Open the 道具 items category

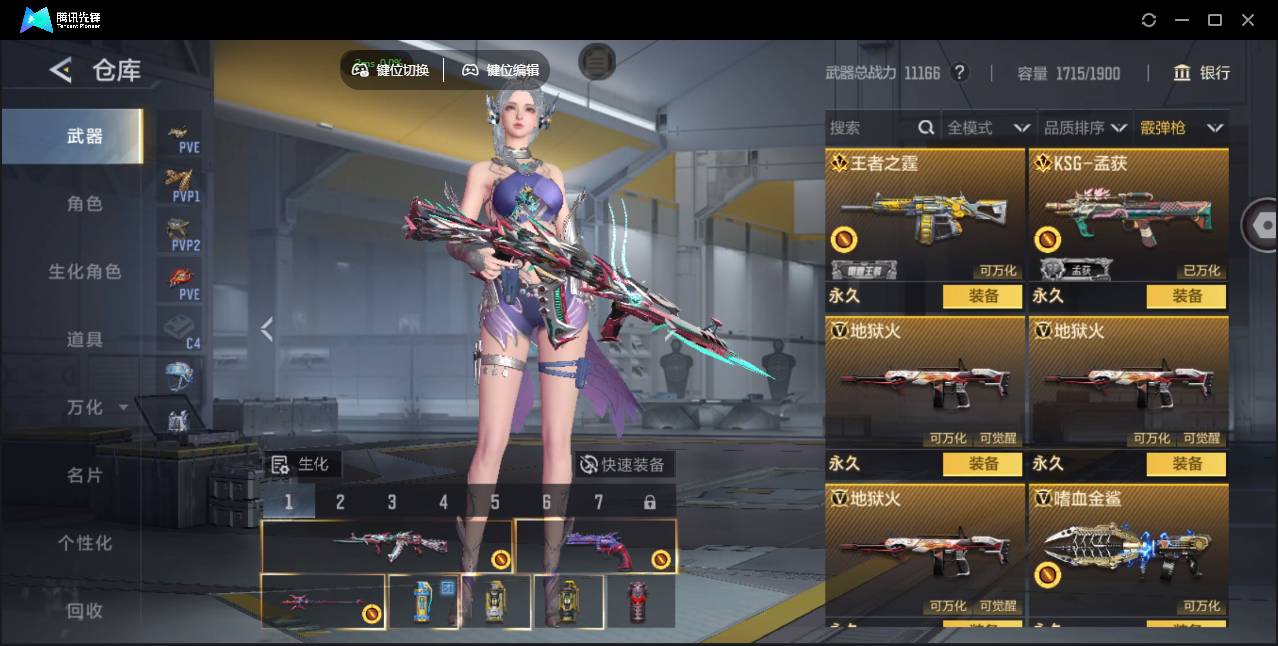point(84,340)
